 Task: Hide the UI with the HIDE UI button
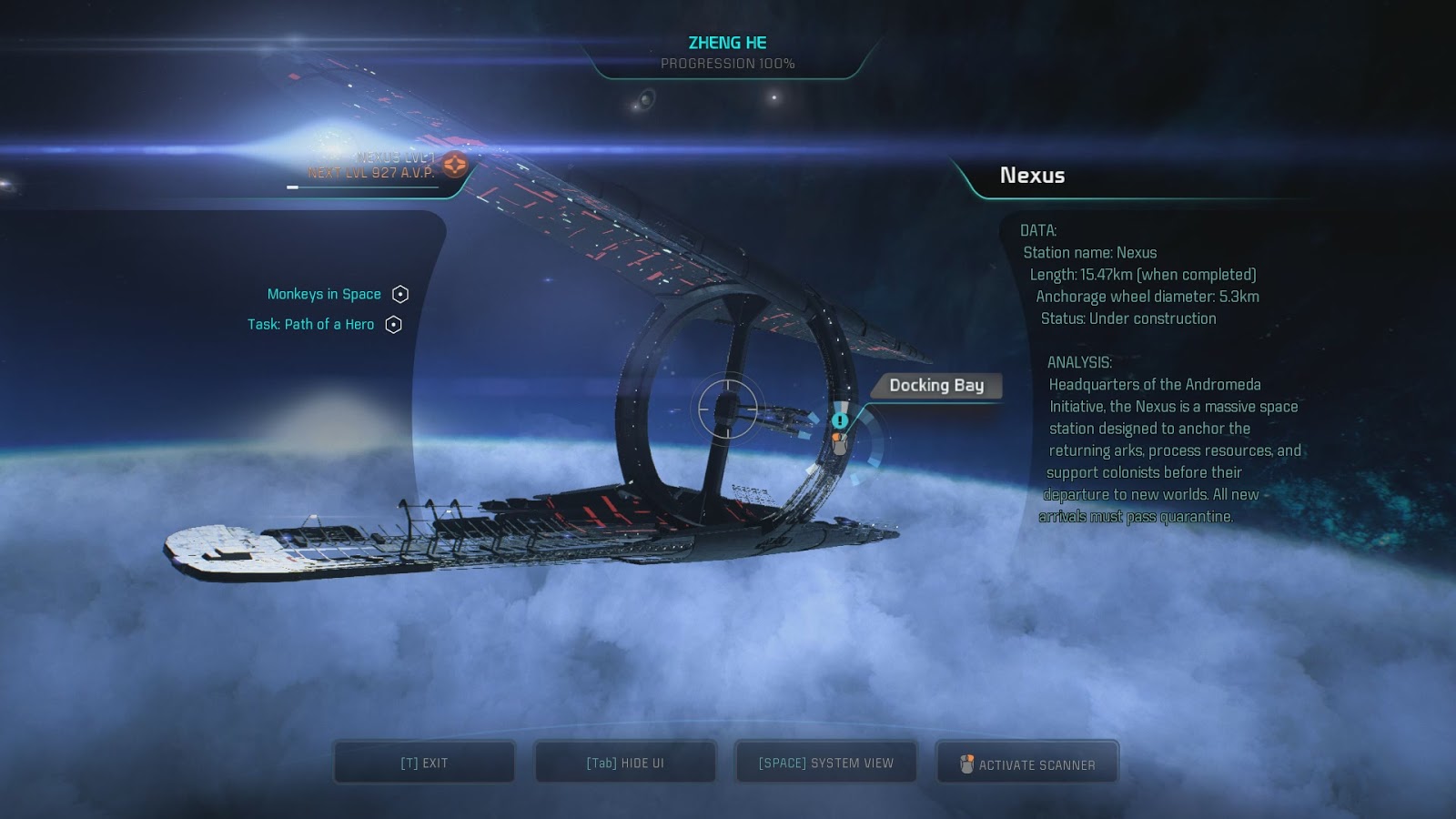[x=625, y=763]
